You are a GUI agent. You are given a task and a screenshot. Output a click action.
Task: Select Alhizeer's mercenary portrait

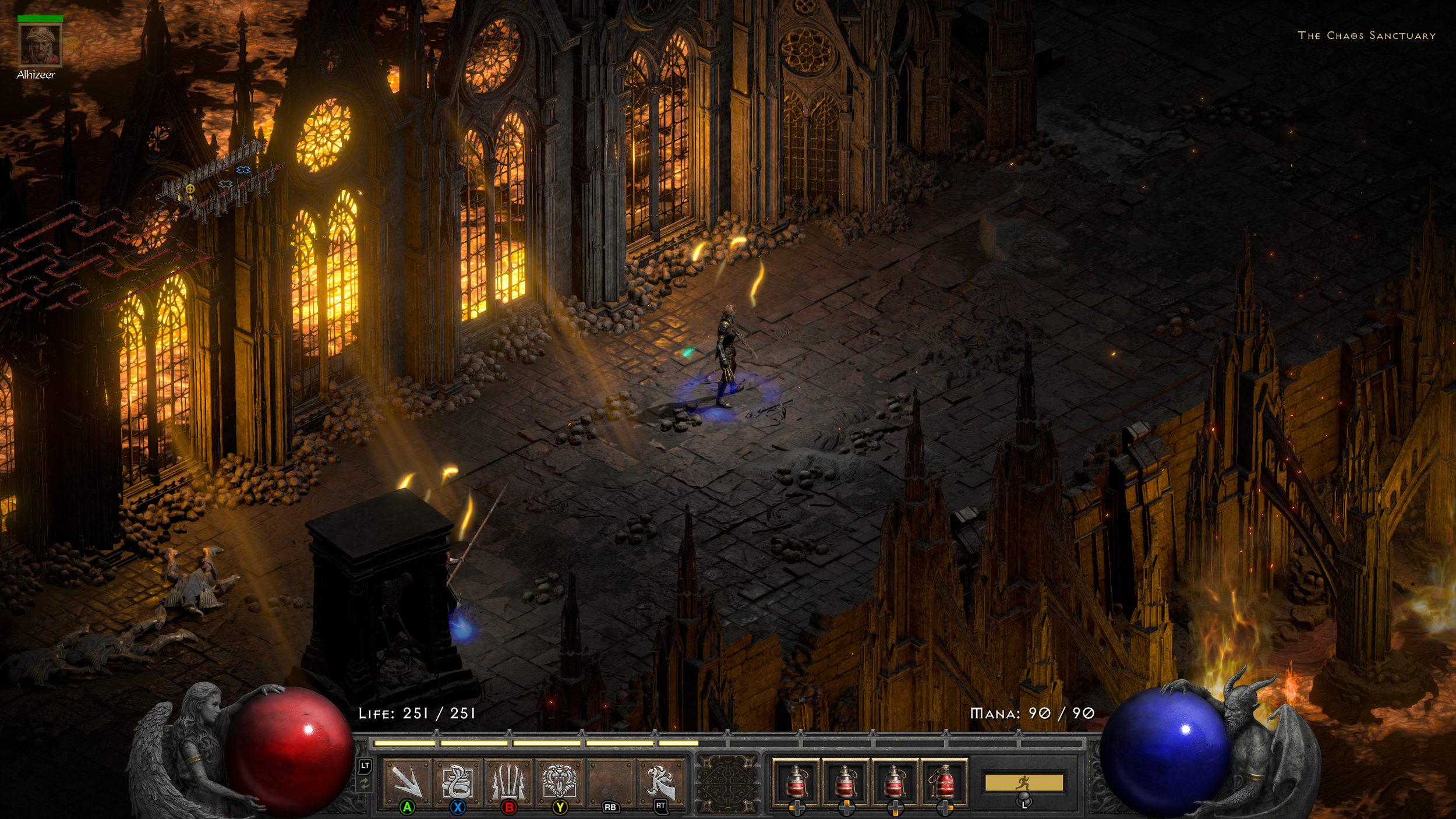coord(40,45)
